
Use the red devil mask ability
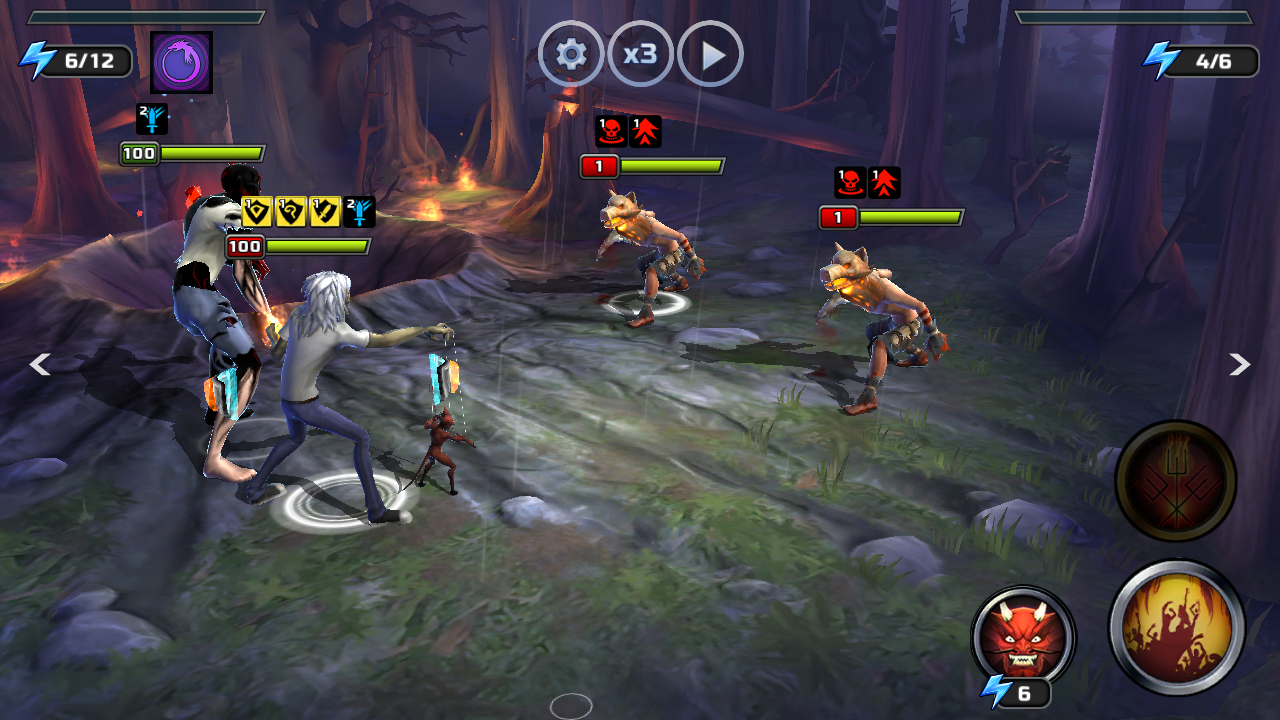coord(1022,637)
